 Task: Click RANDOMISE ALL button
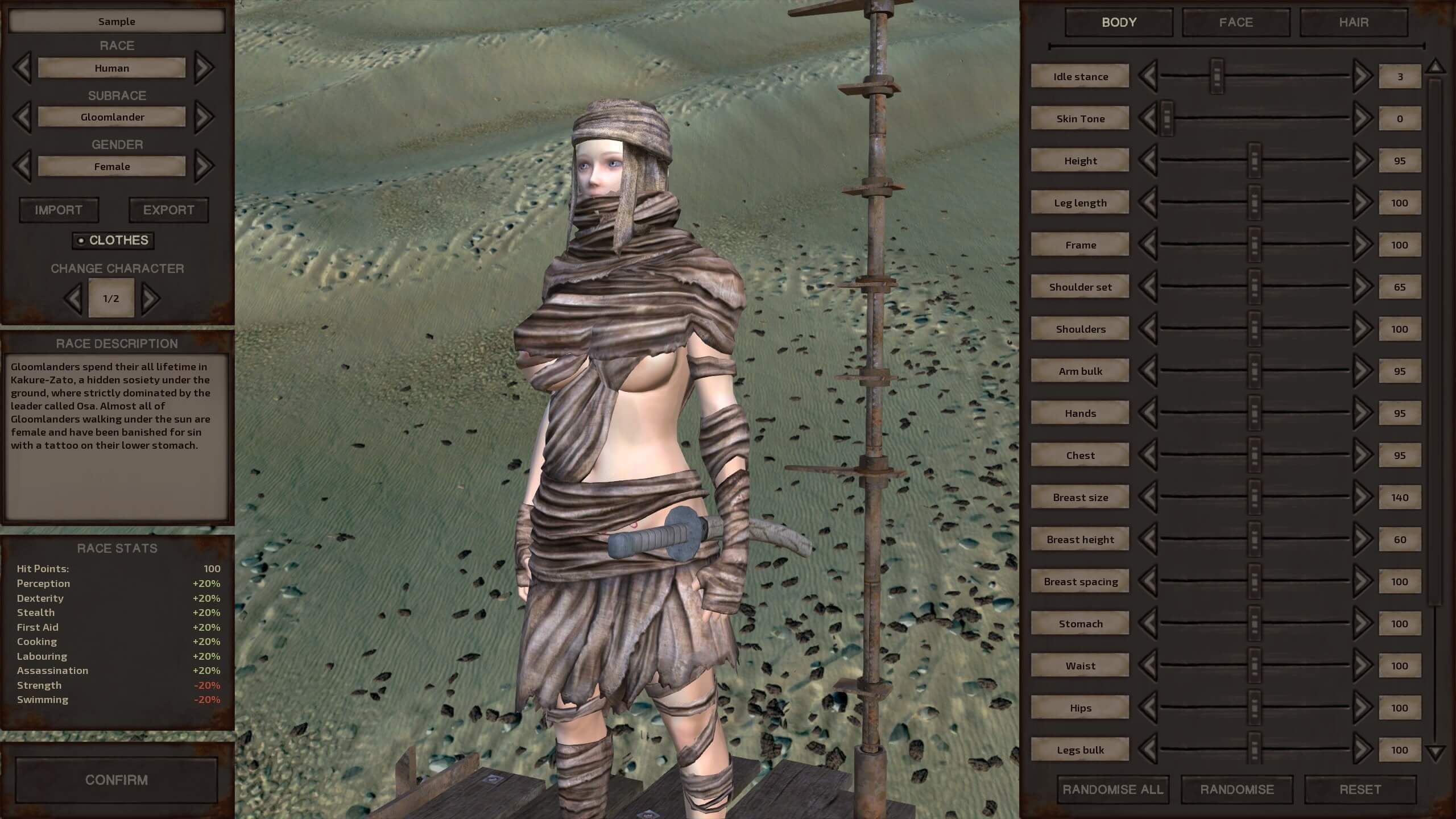coord(1112,789)
